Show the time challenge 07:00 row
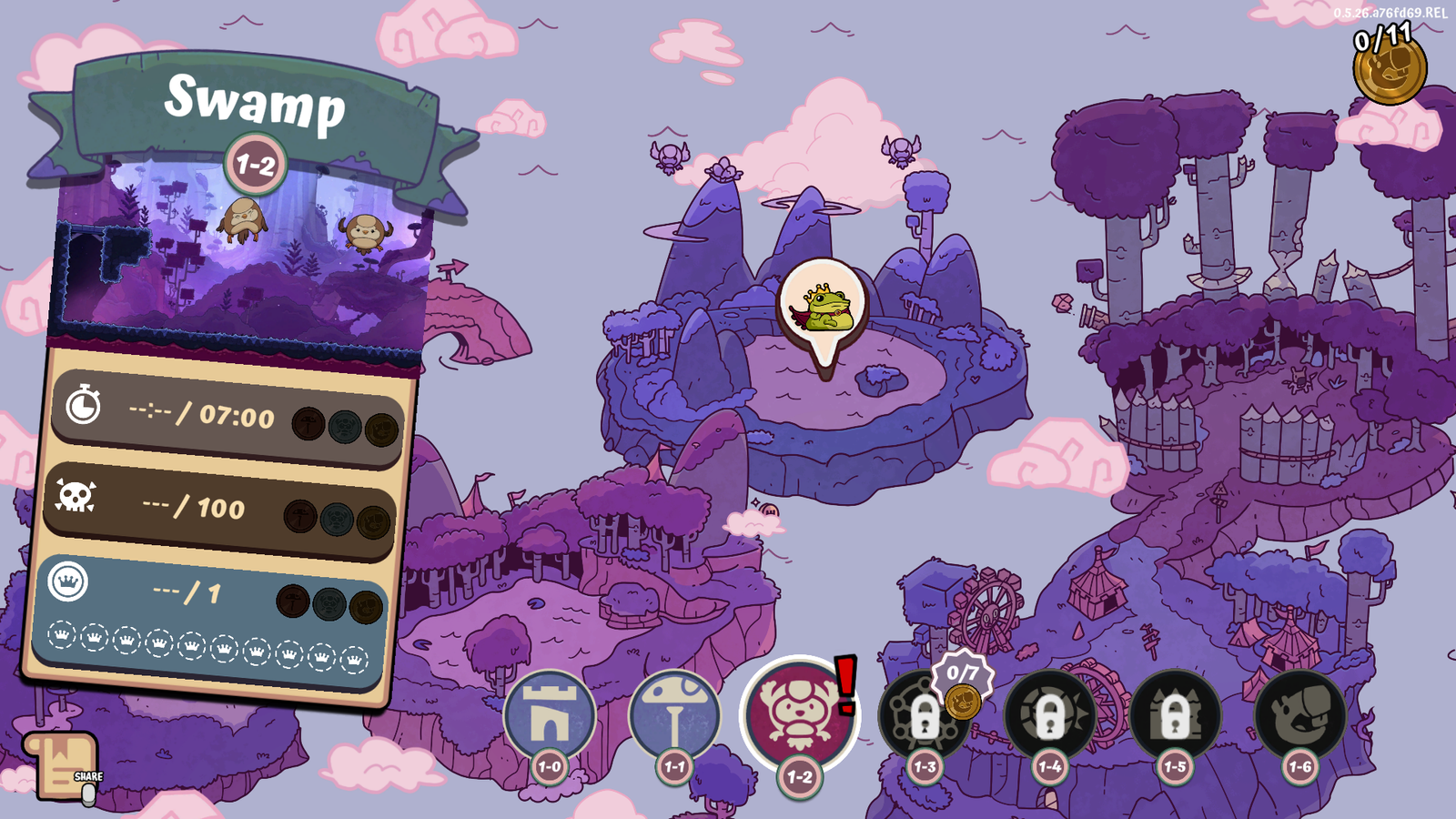The image size is (1456, 819). pos(227,417)
